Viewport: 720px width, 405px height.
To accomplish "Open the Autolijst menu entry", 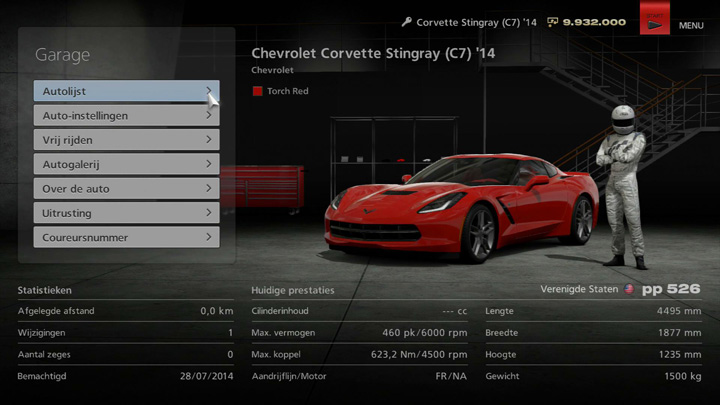I will [x=126, y=91].
